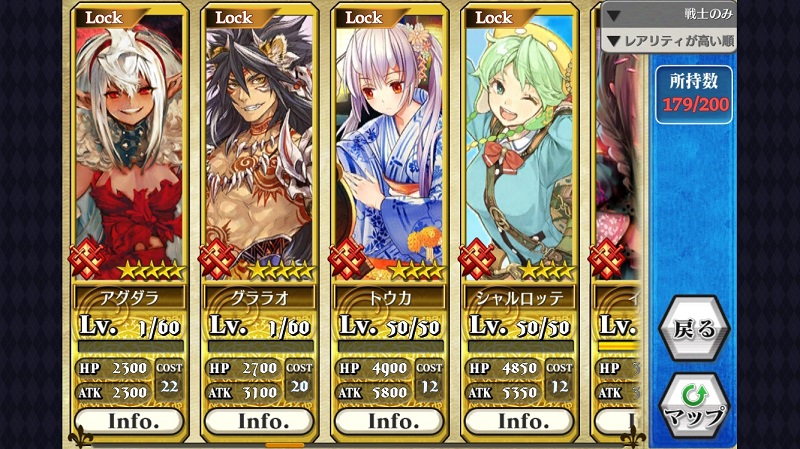
Task: Toggle the Lock tag on グララオ
Action: 234,17
